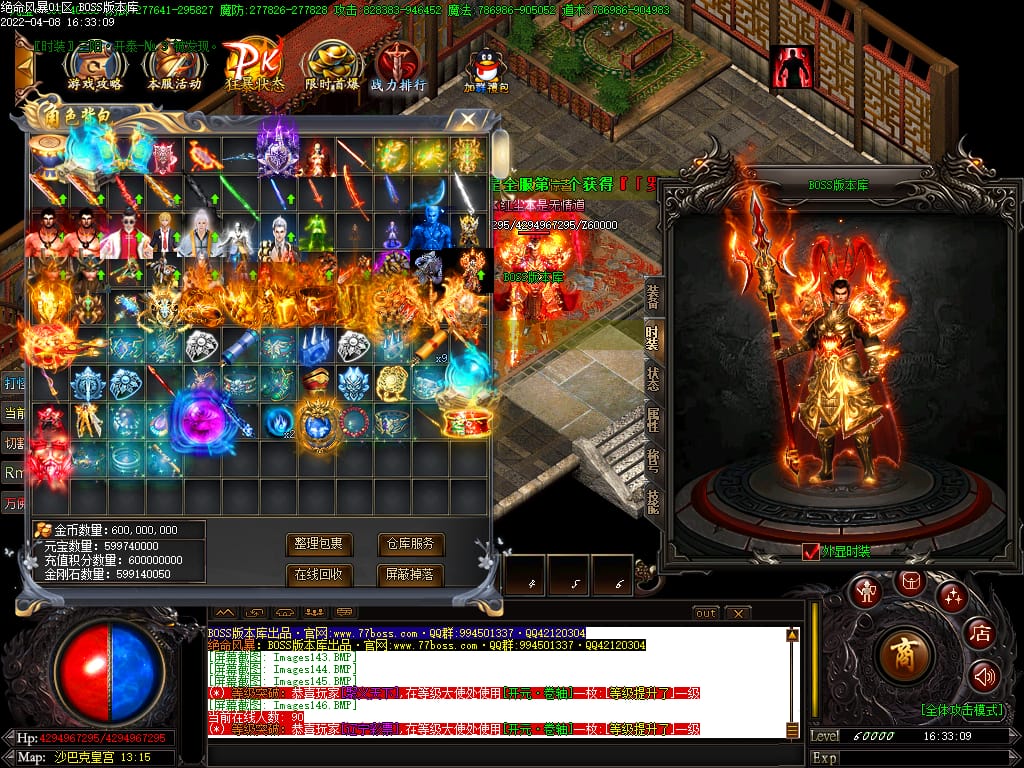Toggle sound with the speaker button
Viewport: 1024px width, 768px height.
[984, 677]
